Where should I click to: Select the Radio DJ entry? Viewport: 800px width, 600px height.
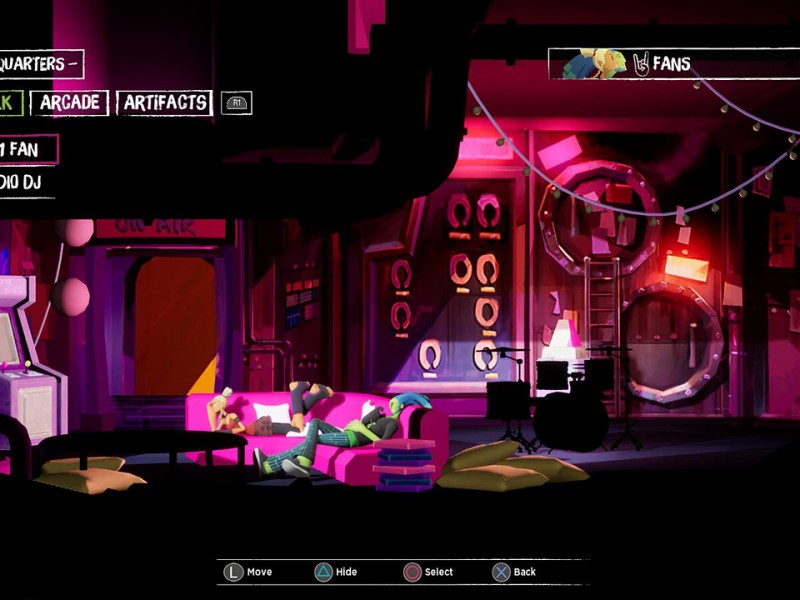[24, 183]
